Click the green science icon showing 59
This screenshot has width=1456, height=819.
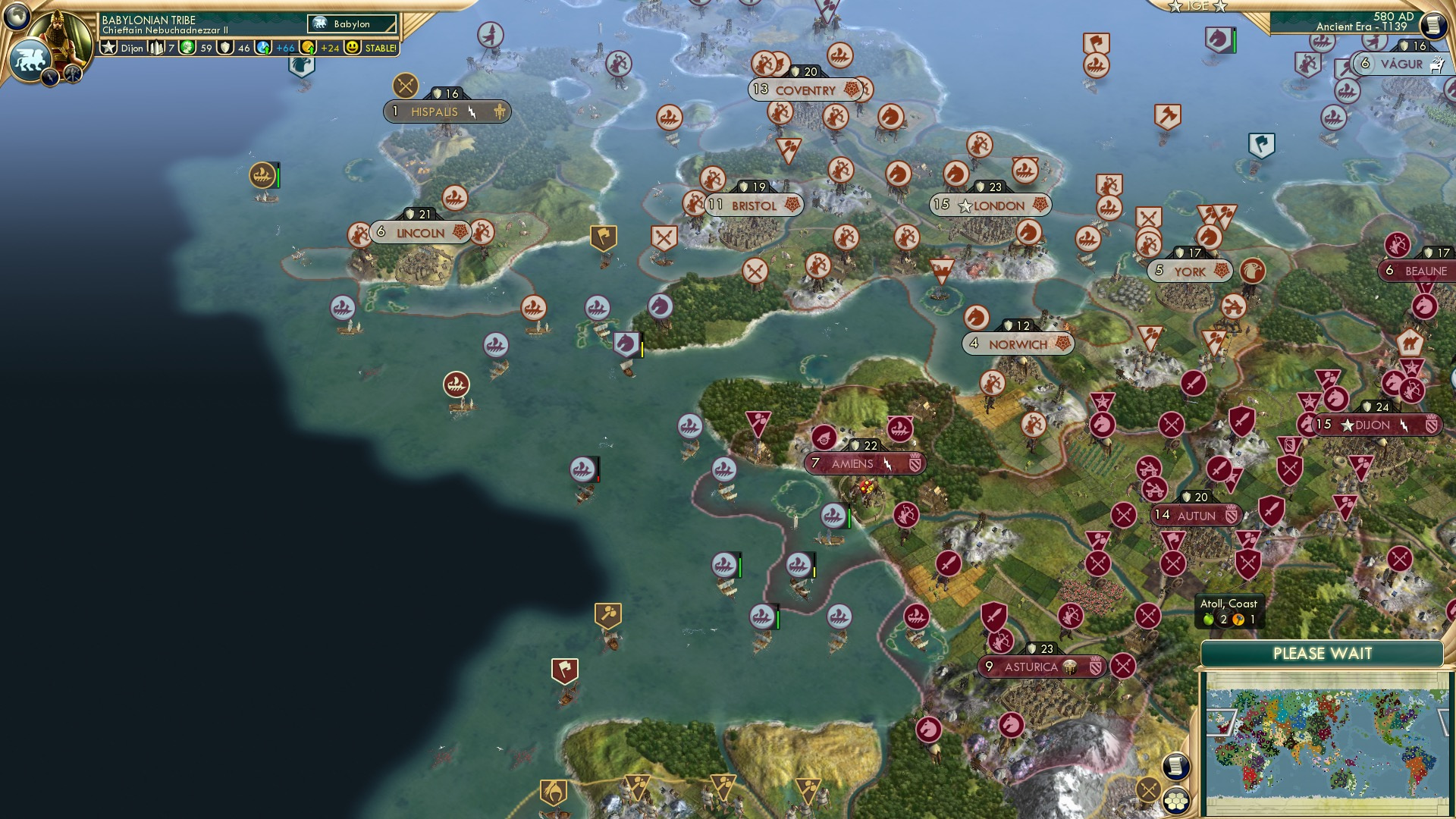point(188,48)
